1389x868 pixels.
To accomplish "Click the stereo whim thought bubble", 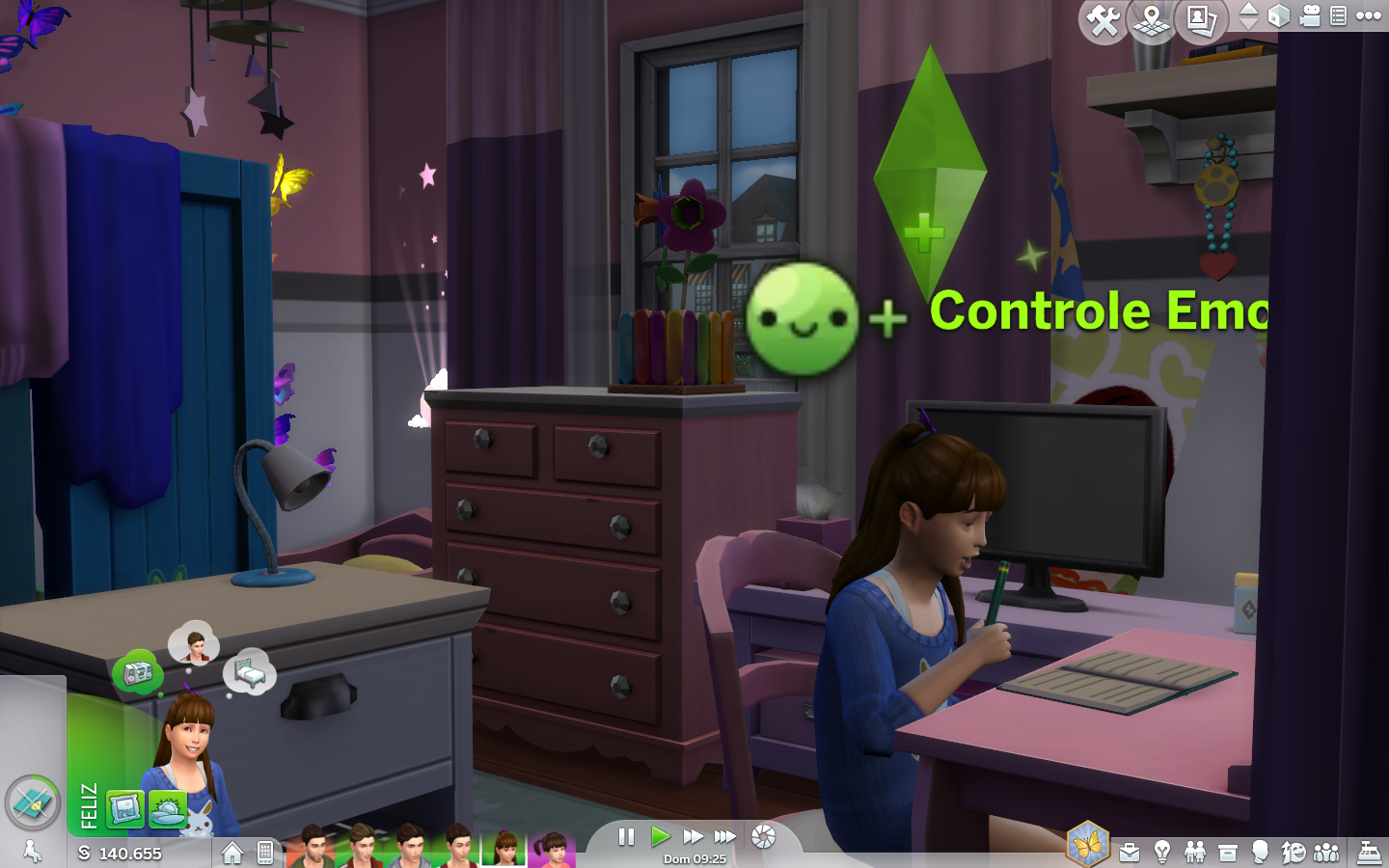I will [x=137, y=672].
